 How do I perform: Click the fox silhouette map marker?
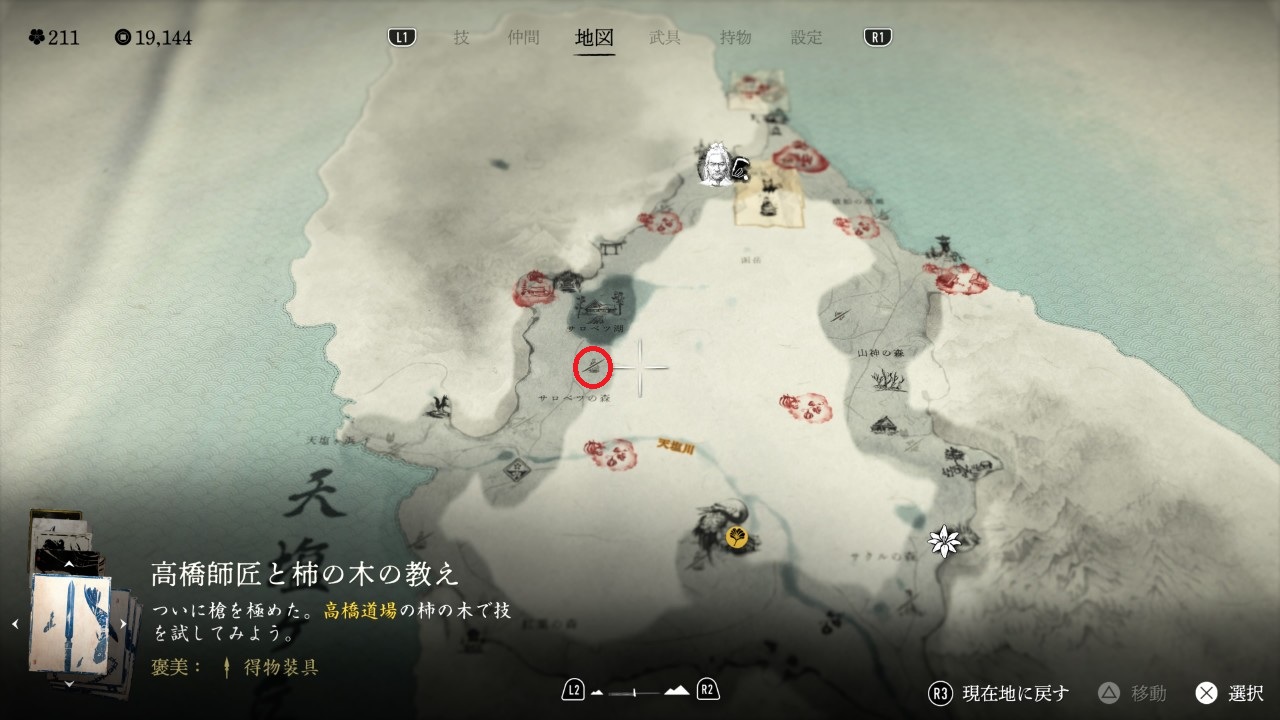437,405
